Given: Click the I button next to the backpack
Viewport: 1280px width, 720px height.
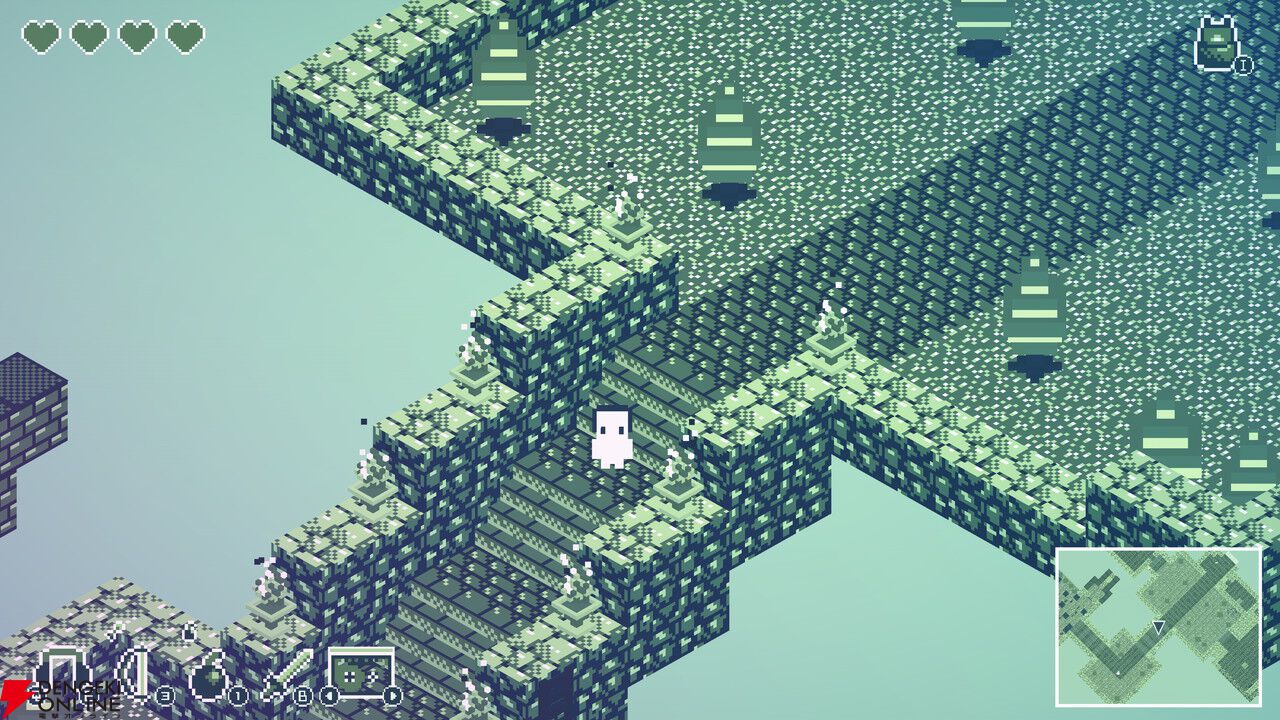Looking at the screenshot, I should (x=1244, y=65).
